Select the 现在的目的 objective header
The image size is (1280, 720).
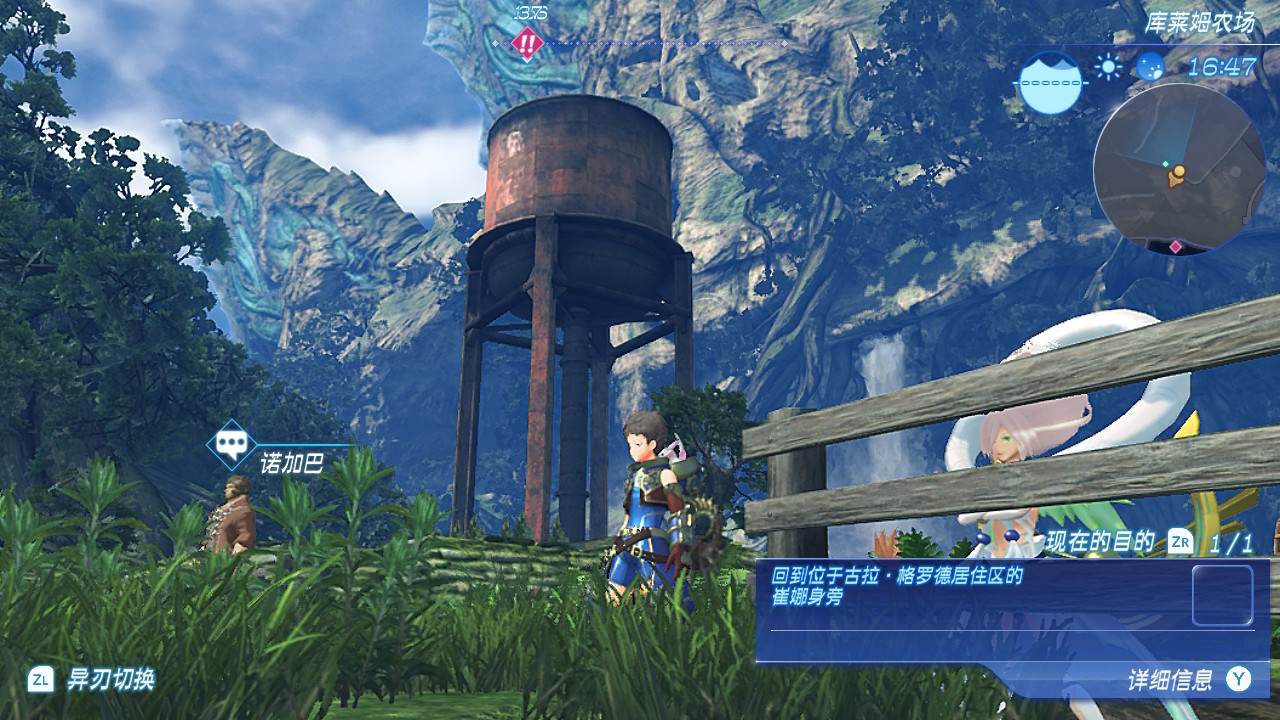point(1100,543)
